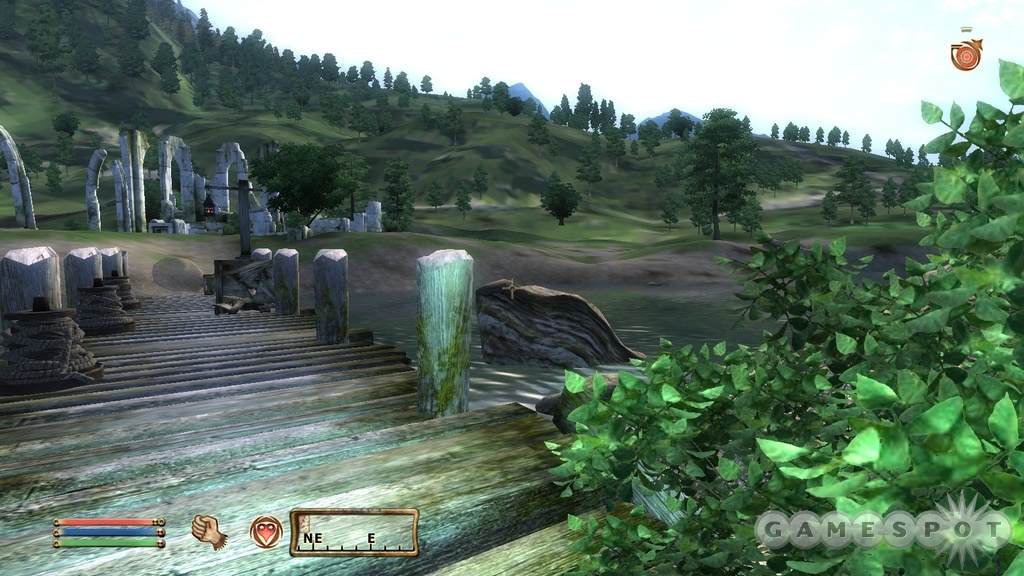Select the heart spell icon
This screenshot has width=1024, height=576.
[x=265, y=531]
